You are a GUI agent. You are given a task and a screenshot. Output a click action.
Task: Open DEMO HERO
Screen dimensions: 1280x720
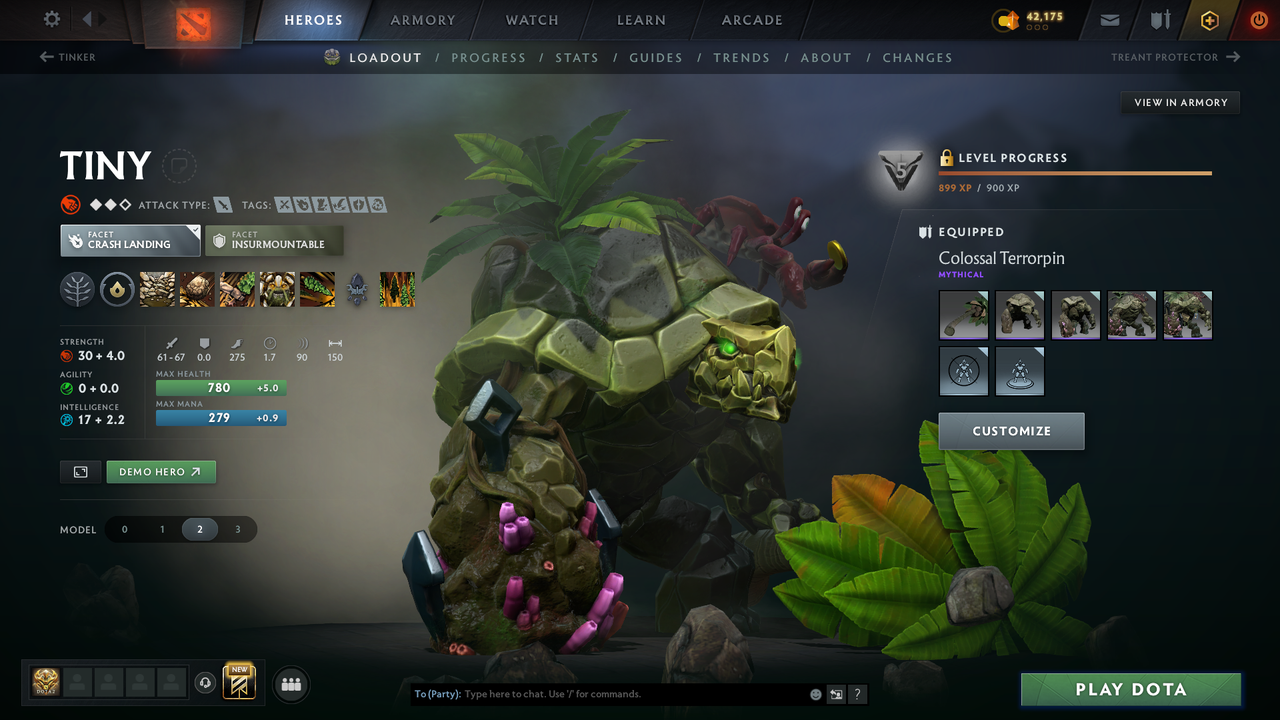[161, 471]
